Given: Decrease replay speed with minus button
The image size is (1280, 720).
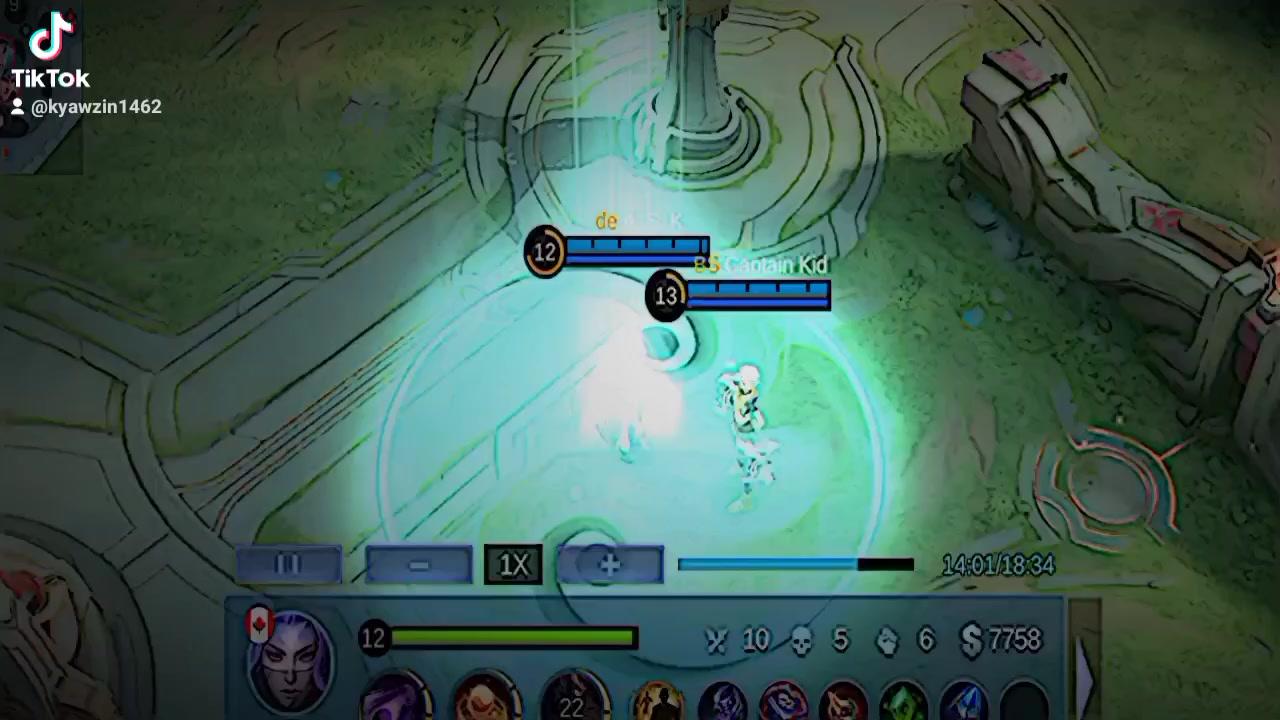Looking at the screenshot, I should [421, 564].
